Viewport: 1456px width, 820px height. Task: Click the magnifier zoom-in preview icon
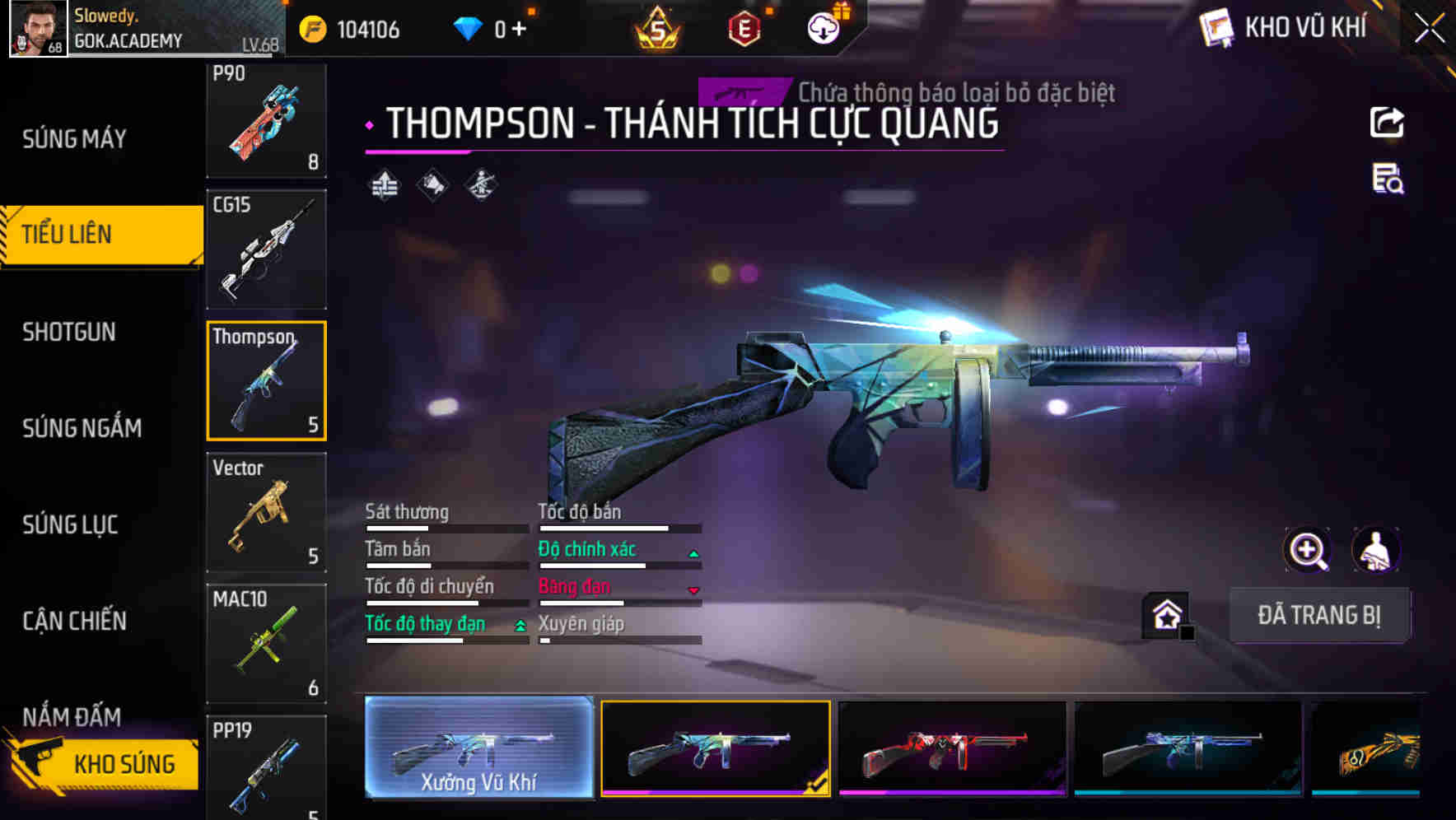[x=1309, y=550]
